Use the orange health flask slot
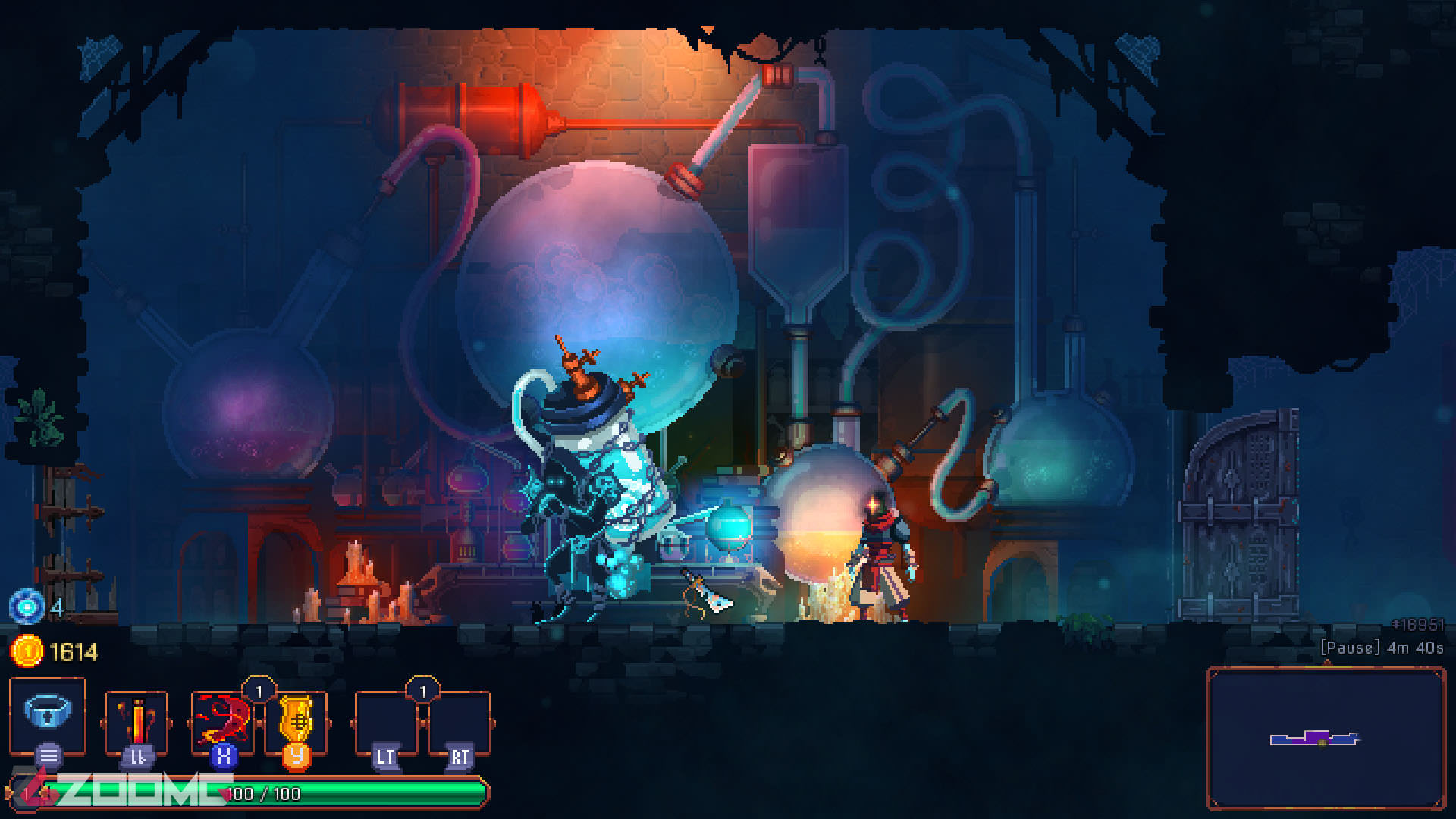 point(136,721)
